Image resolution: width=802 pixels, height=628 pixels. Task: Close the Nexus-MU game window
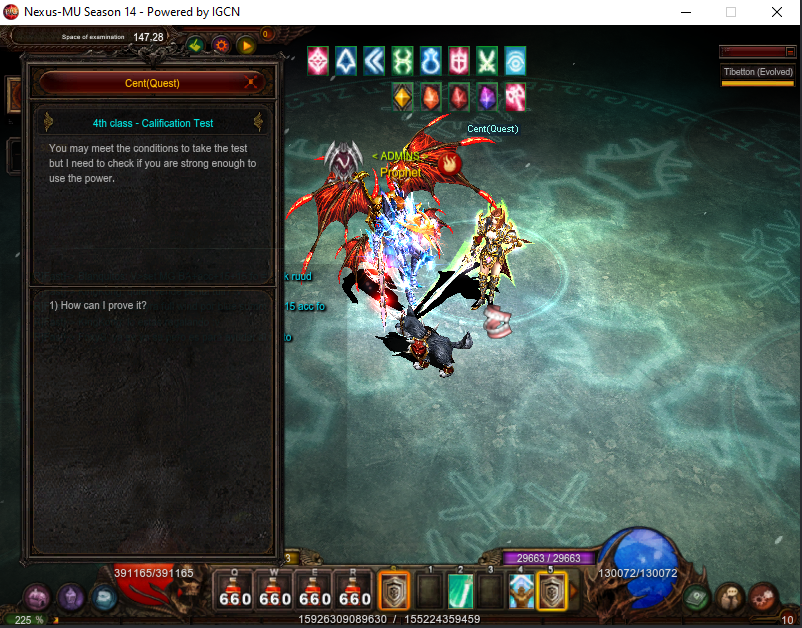(x=776, y=12)
